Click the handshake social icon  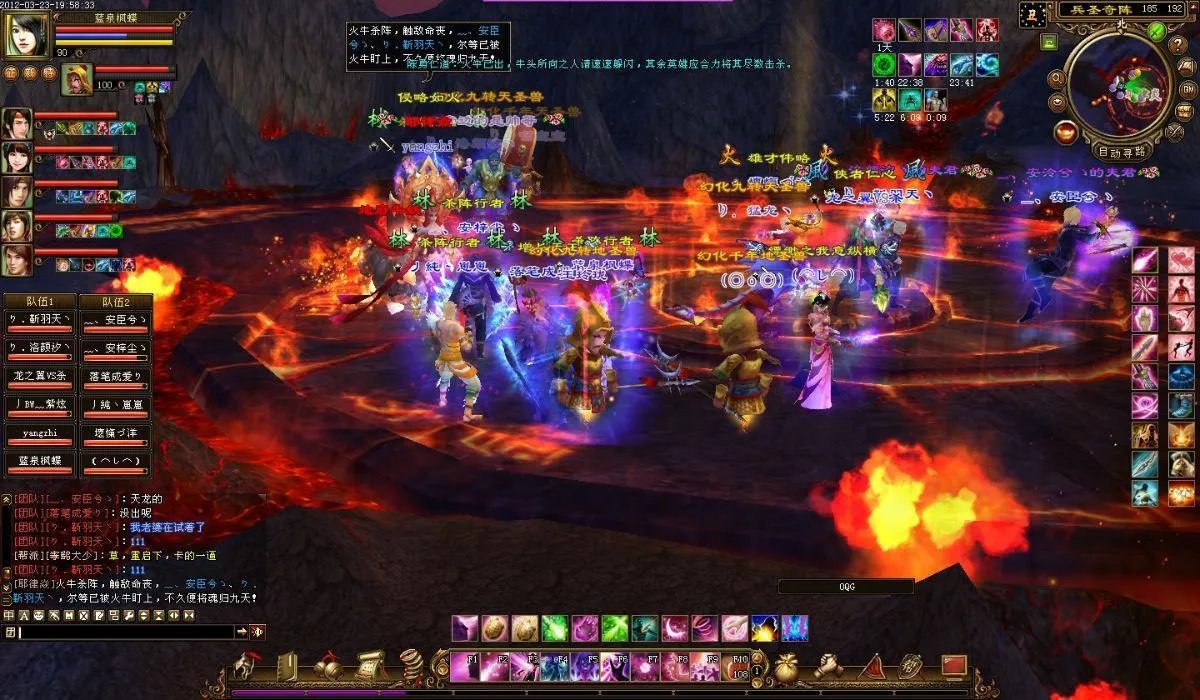829,667
